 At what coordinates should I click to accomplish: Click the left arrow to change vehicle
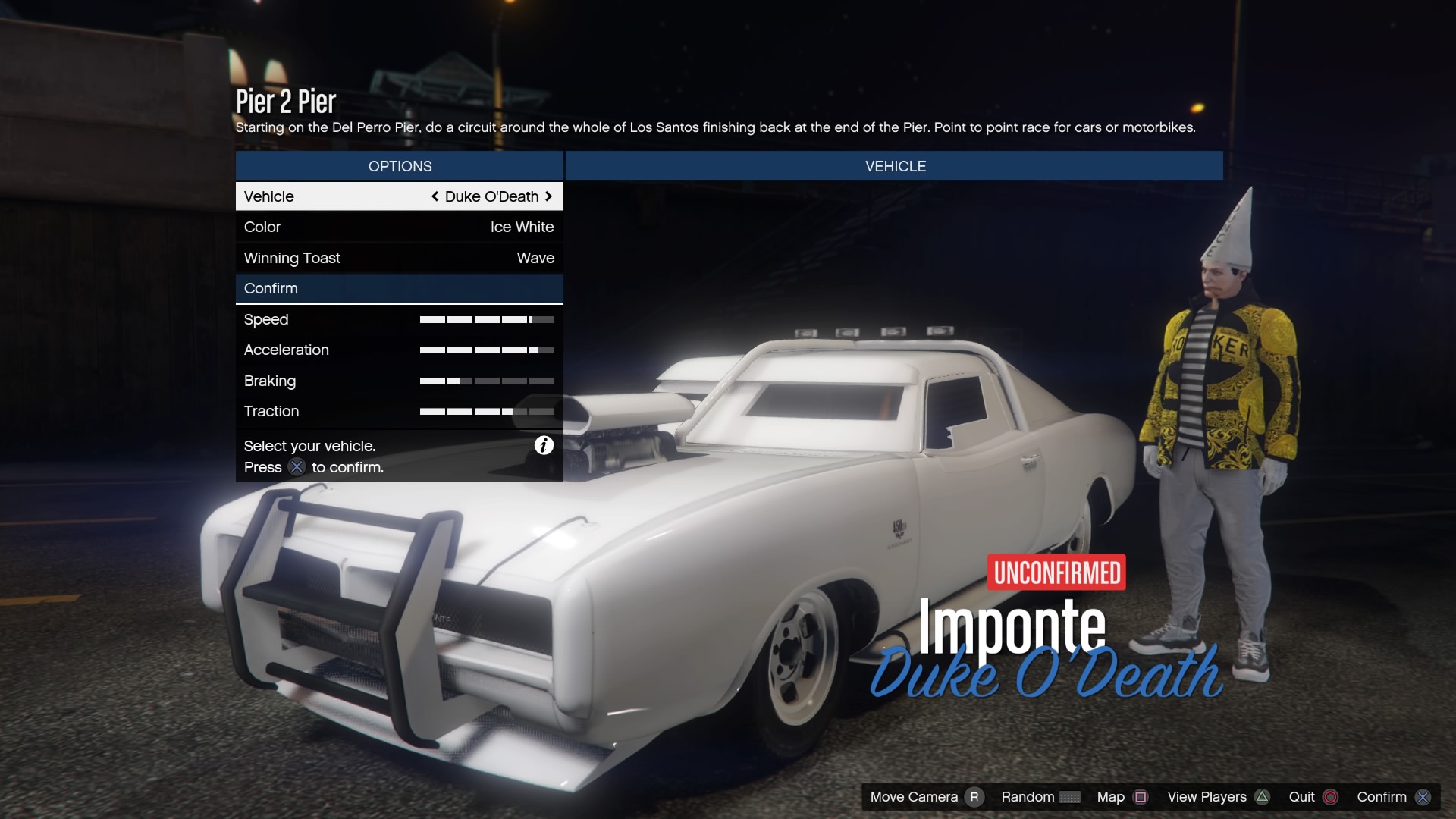[435, 196]
